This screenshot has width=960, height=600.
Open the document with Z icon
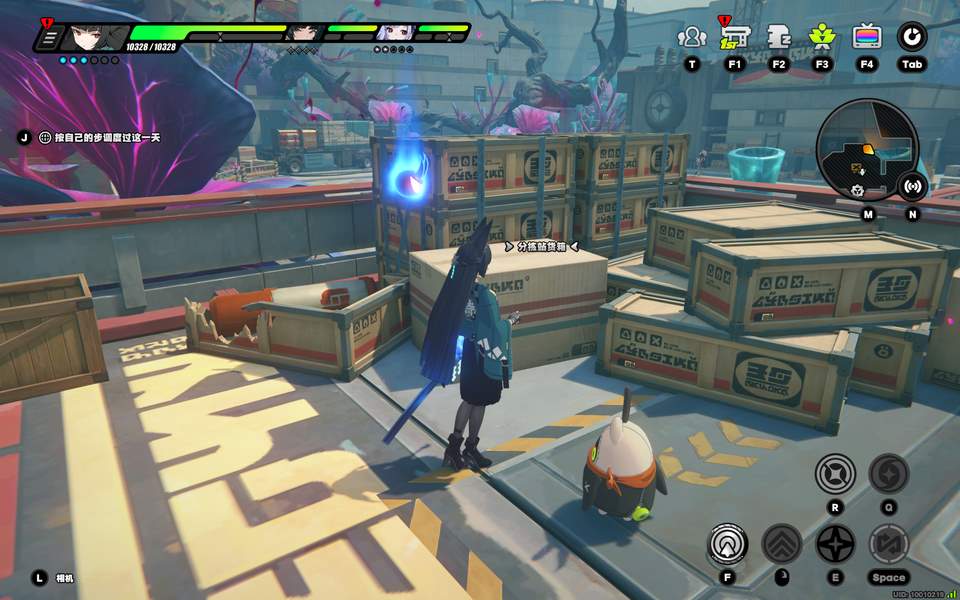tap(779, 37)
